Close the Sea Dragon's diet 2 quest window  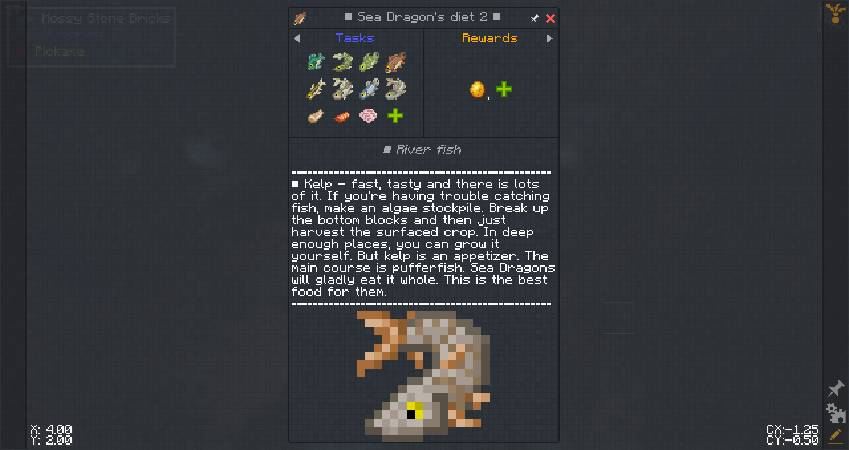[x=551, y=18]
